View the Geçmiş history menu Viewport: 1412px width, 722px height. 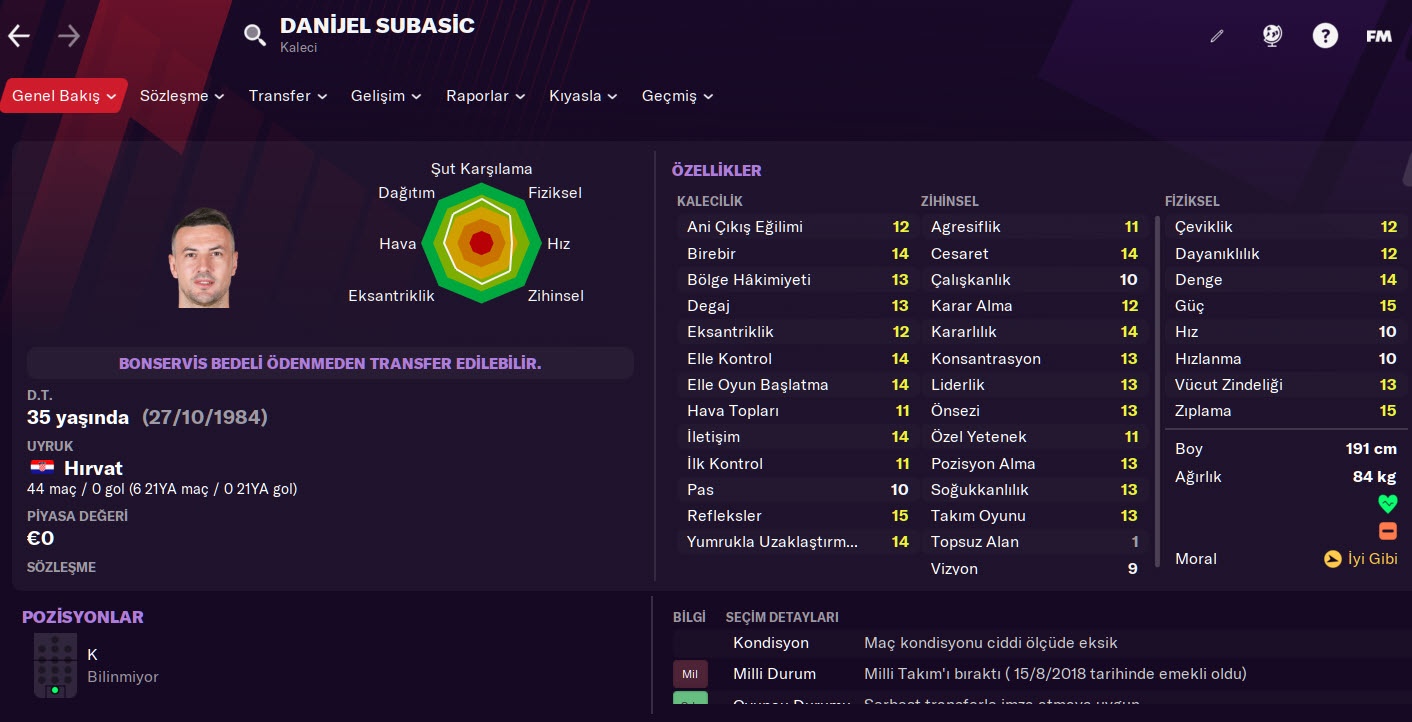pyautogui.click(x=677, y=96)
